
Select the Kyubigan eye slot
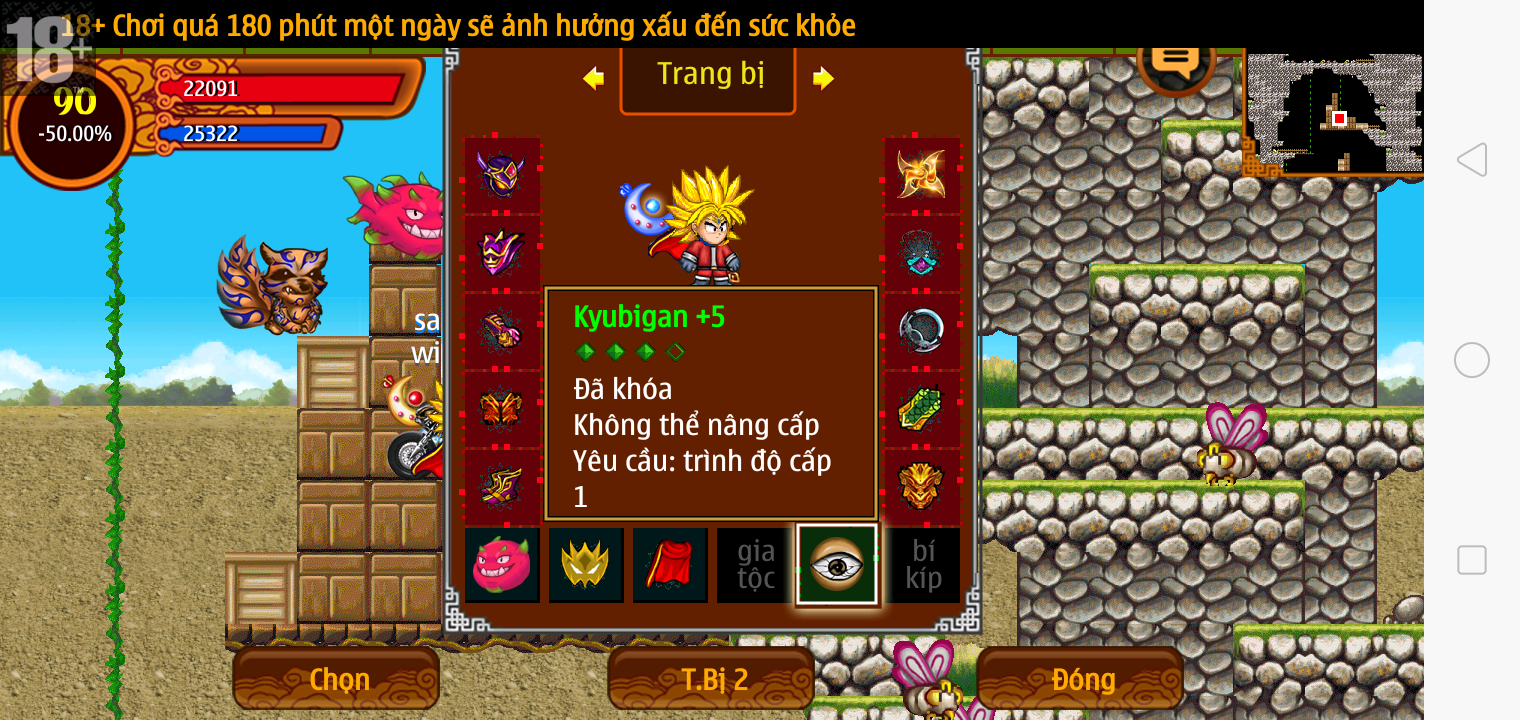837,565
